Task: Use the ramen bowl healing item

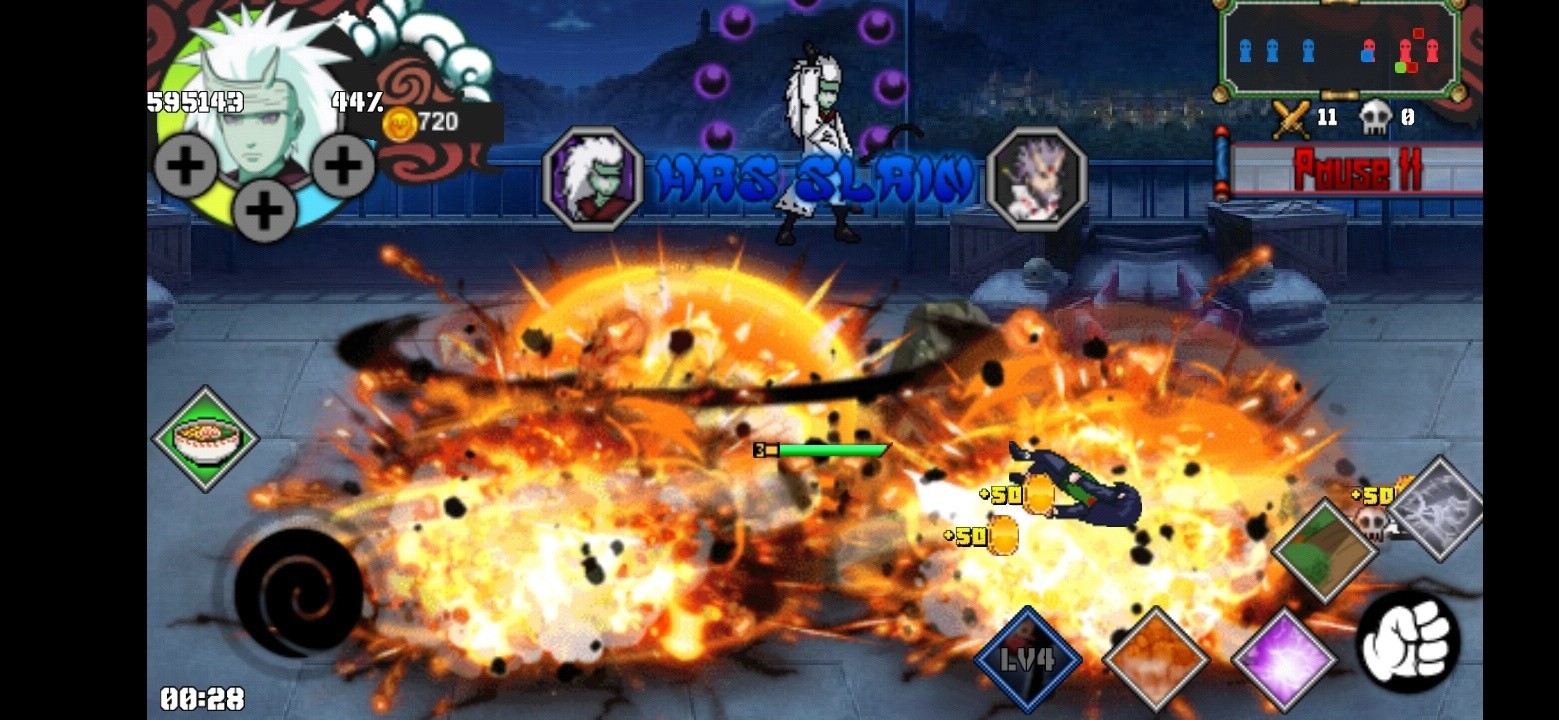Action: coord(203,438)
